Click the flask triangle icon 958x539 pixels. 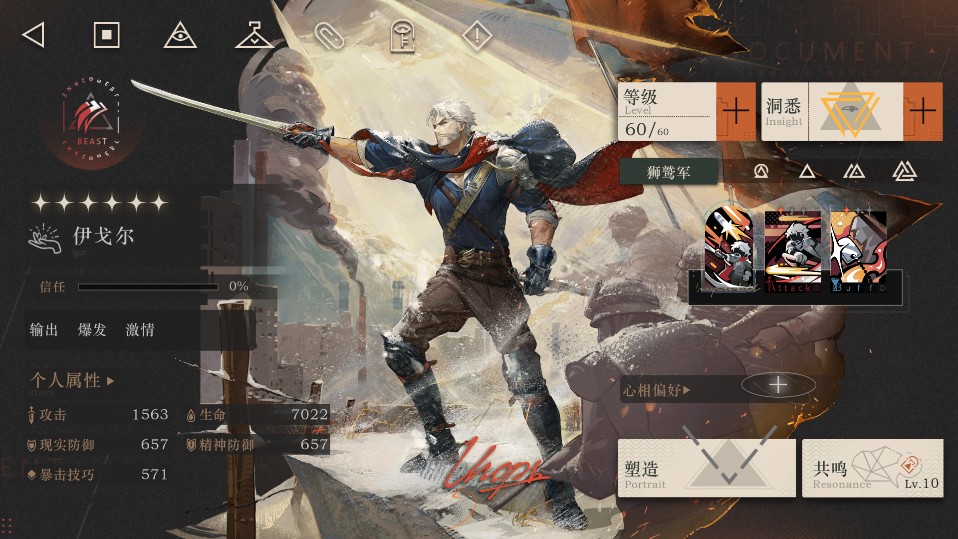[x=254, y=35]
